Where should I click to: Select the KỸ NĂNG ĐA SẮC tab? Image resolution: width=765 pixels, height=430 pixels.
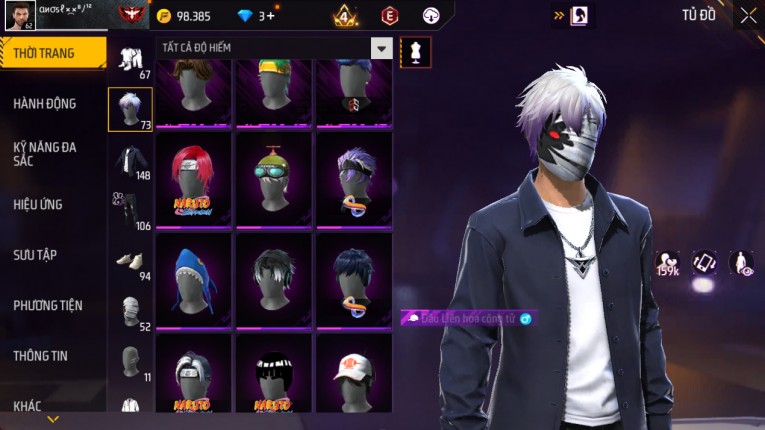[45, 153]
